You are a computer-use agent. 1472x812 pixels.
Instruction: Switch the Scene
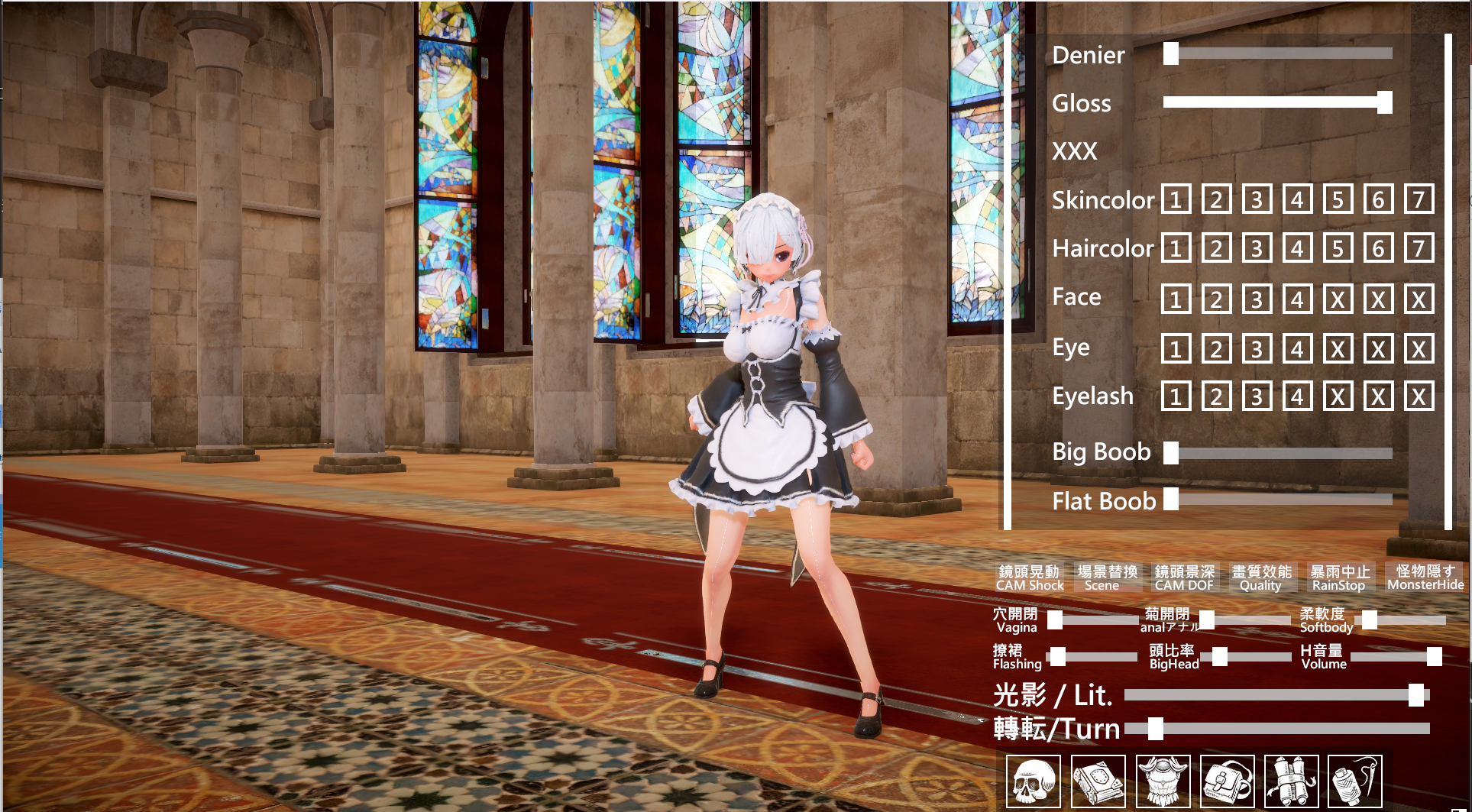pyautogui.click(x=1107, y=577)
